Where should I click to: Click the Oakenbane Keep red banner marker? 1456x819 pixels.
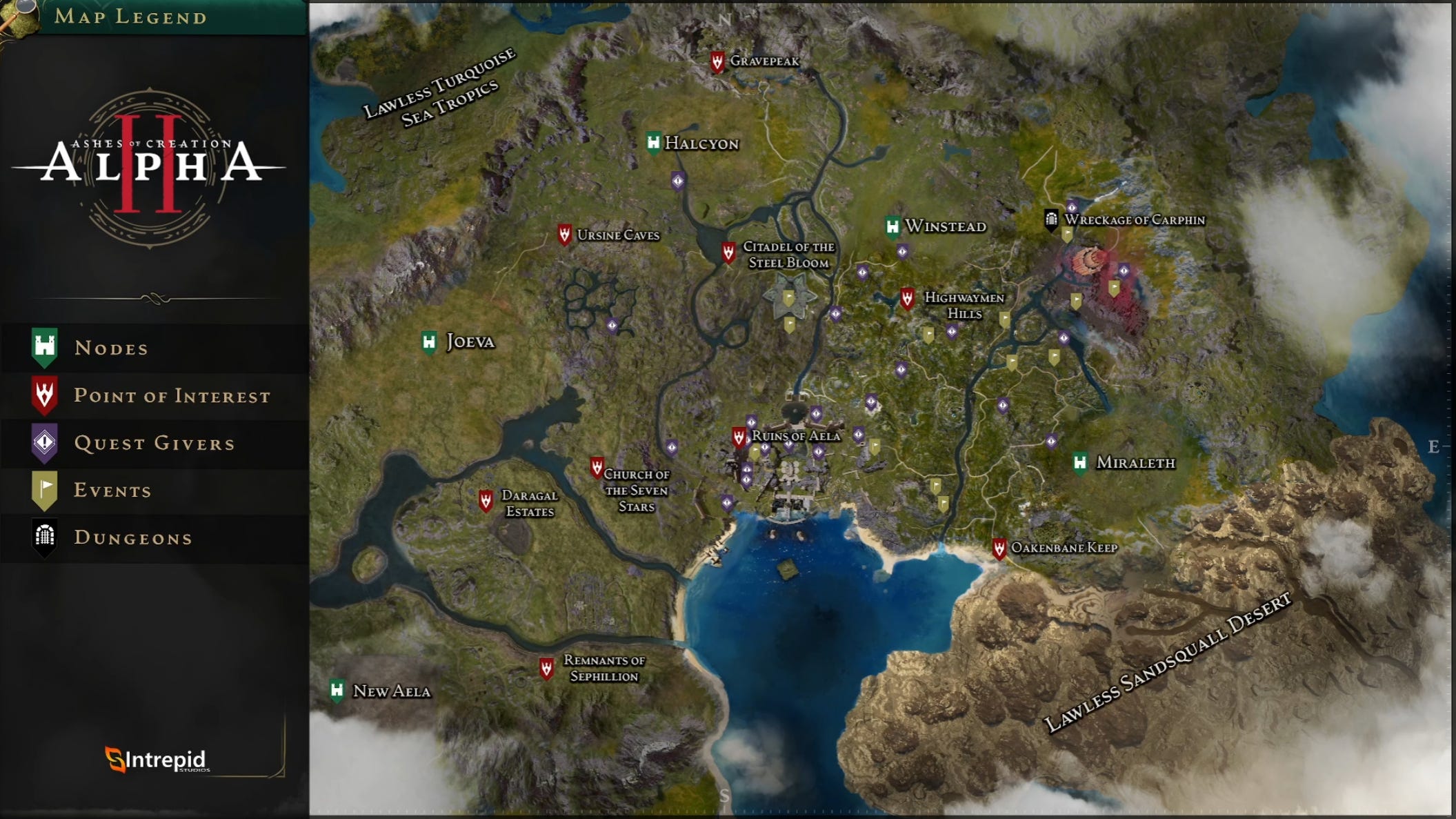(x=1000, y=549)
